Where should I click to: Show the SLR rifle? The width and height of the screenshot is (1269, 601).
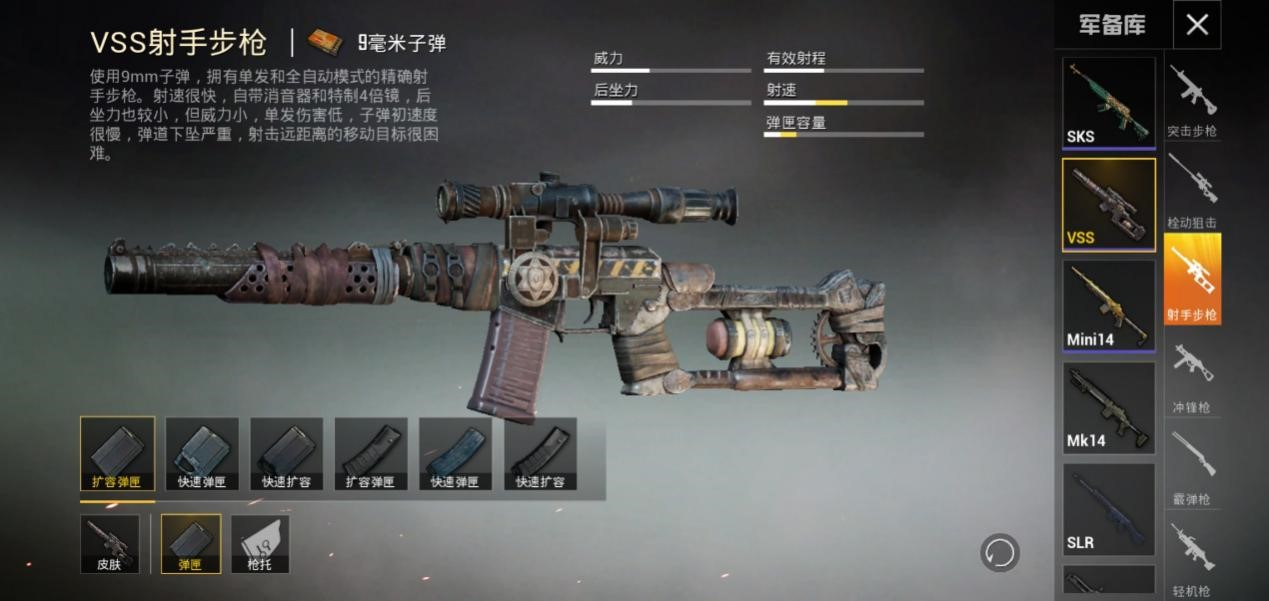click(x=1108, y=508)
